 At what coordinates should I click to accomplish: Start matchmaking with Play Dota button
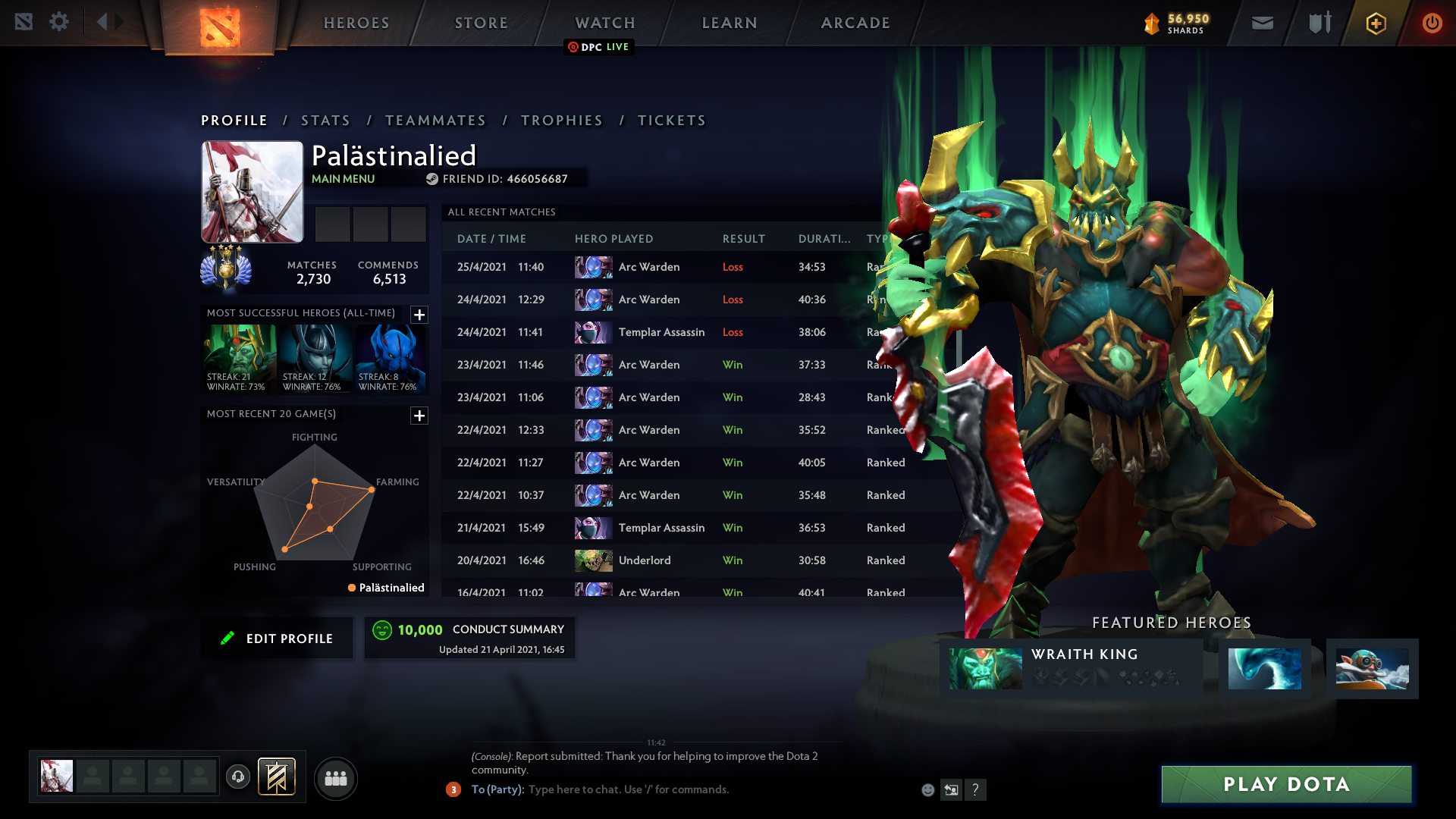click(x=1286, y=784)
